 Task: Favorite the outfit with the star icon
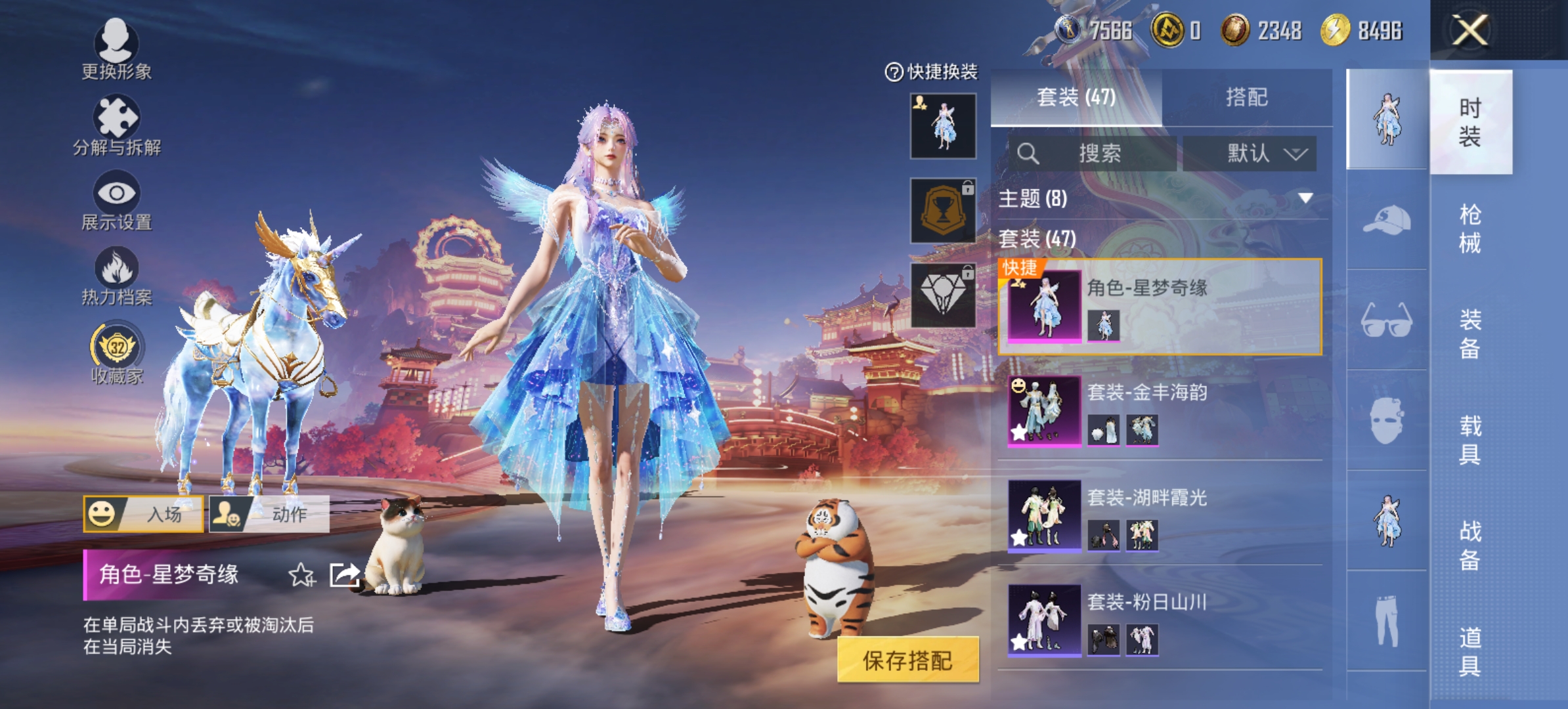point(301,575)
